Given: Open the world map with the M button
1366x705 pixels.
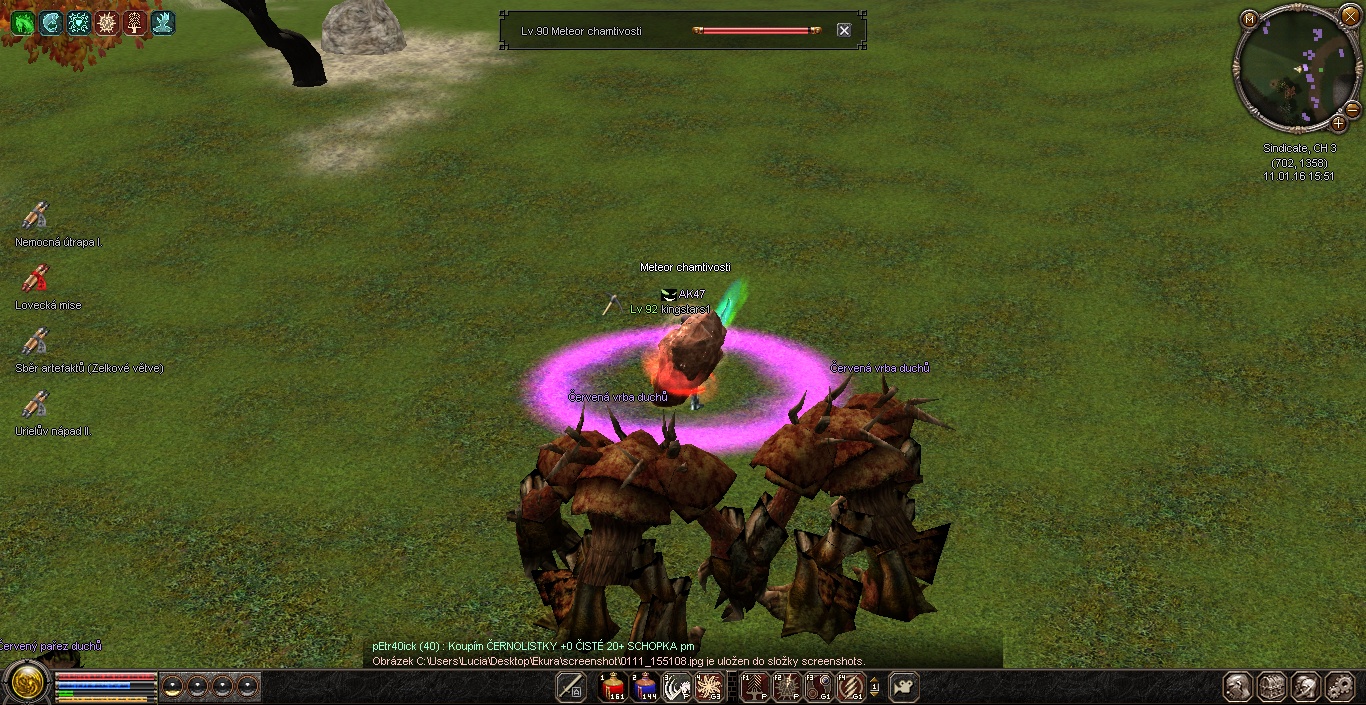Looking at the screenshot, I should pos(1249,18).
